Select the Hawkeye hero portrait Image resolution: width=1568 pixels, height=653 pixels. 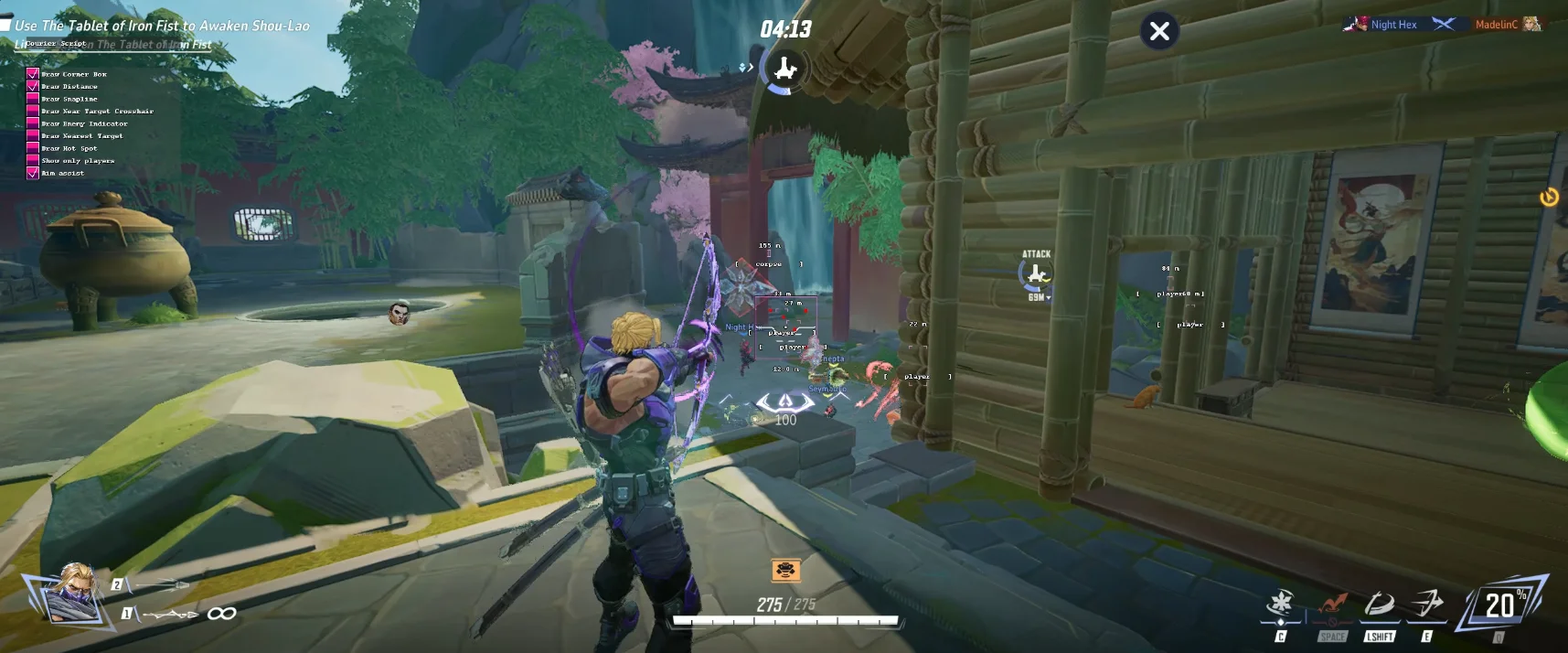(x=71, y=592)
